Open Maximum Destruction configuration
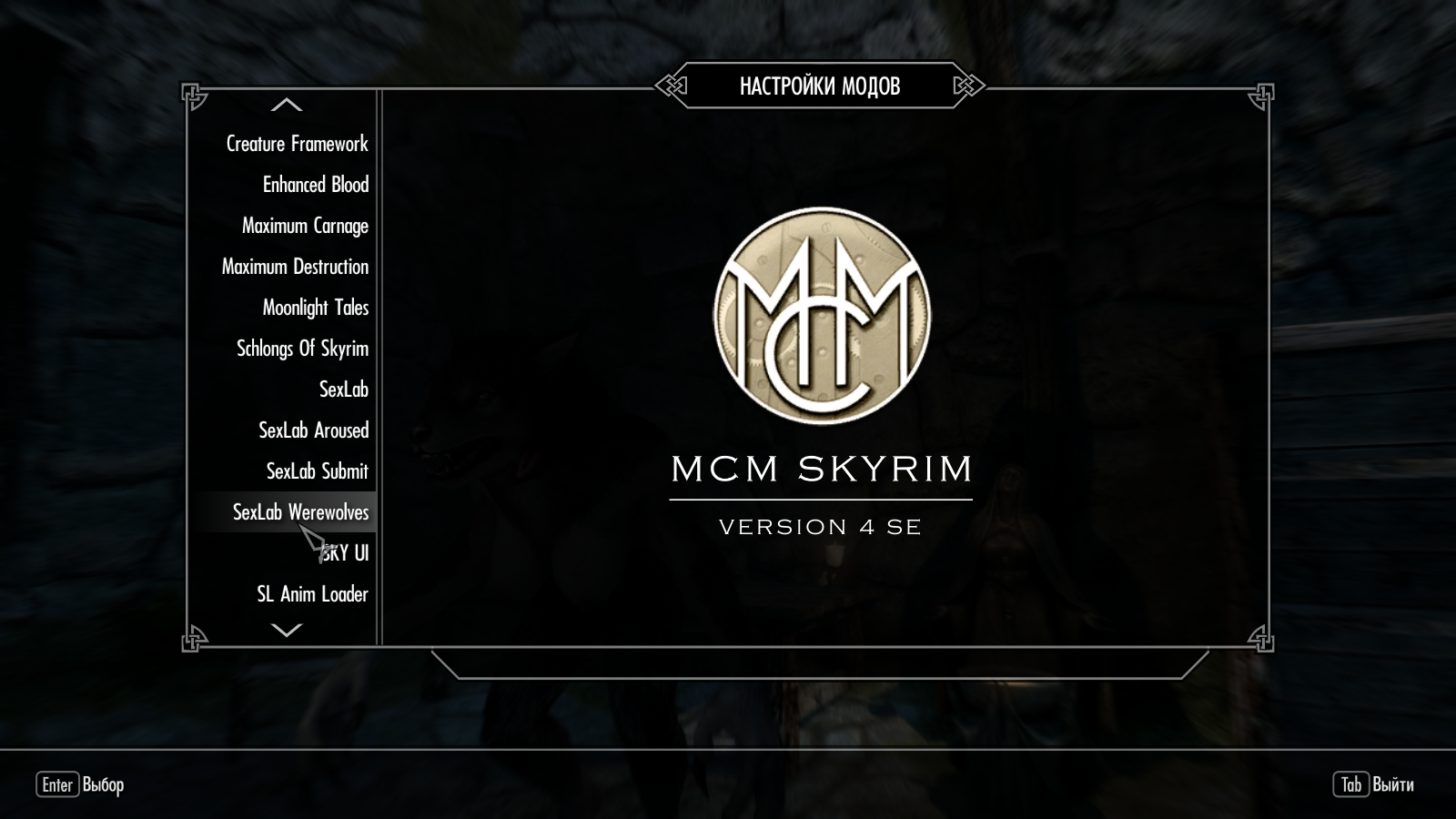This screenshot has height=819, width=1456. click(295, 267)
